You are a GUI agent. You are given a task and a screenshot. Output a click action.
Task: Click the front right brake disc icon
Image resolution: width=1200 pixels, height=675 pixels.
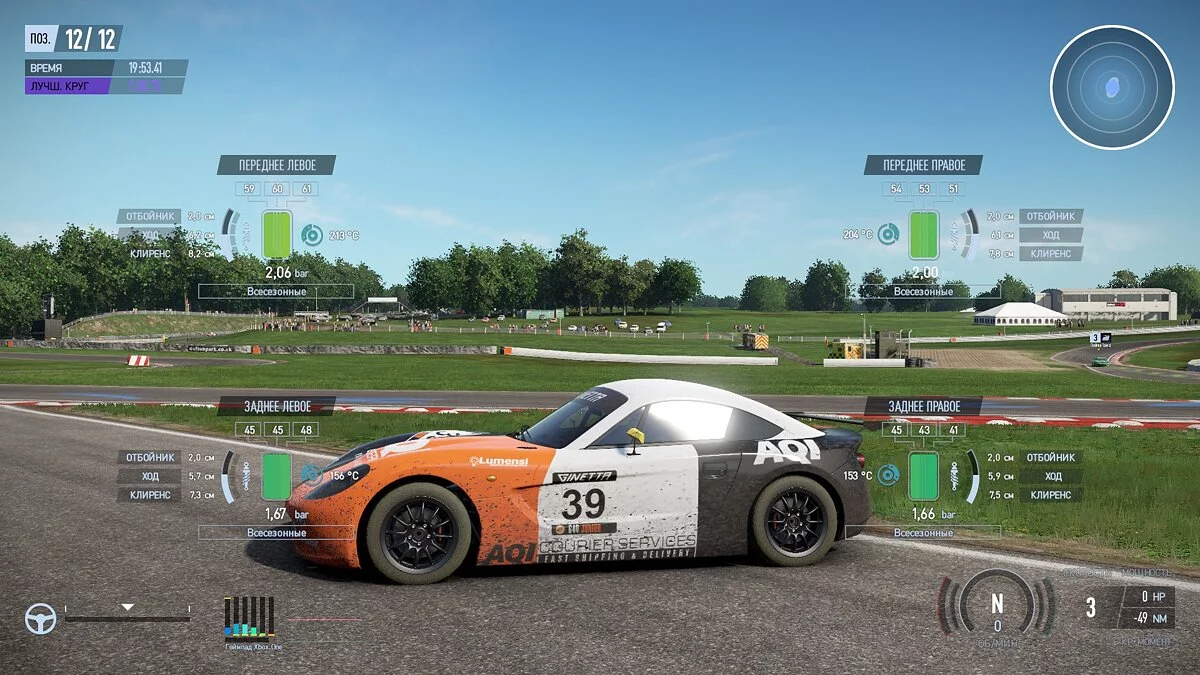888,235
